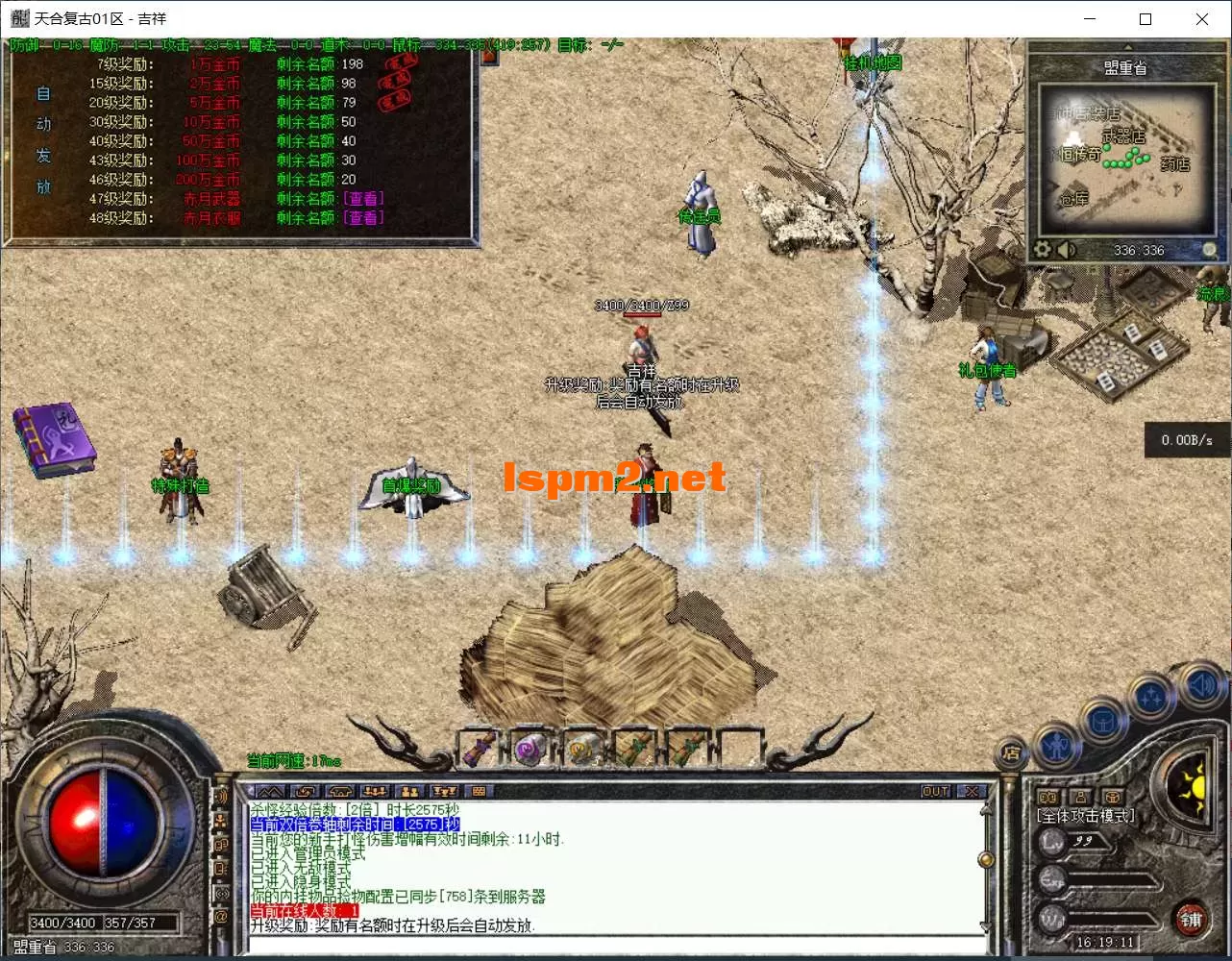Click the OUT button on the chat bar

[935, 791]
